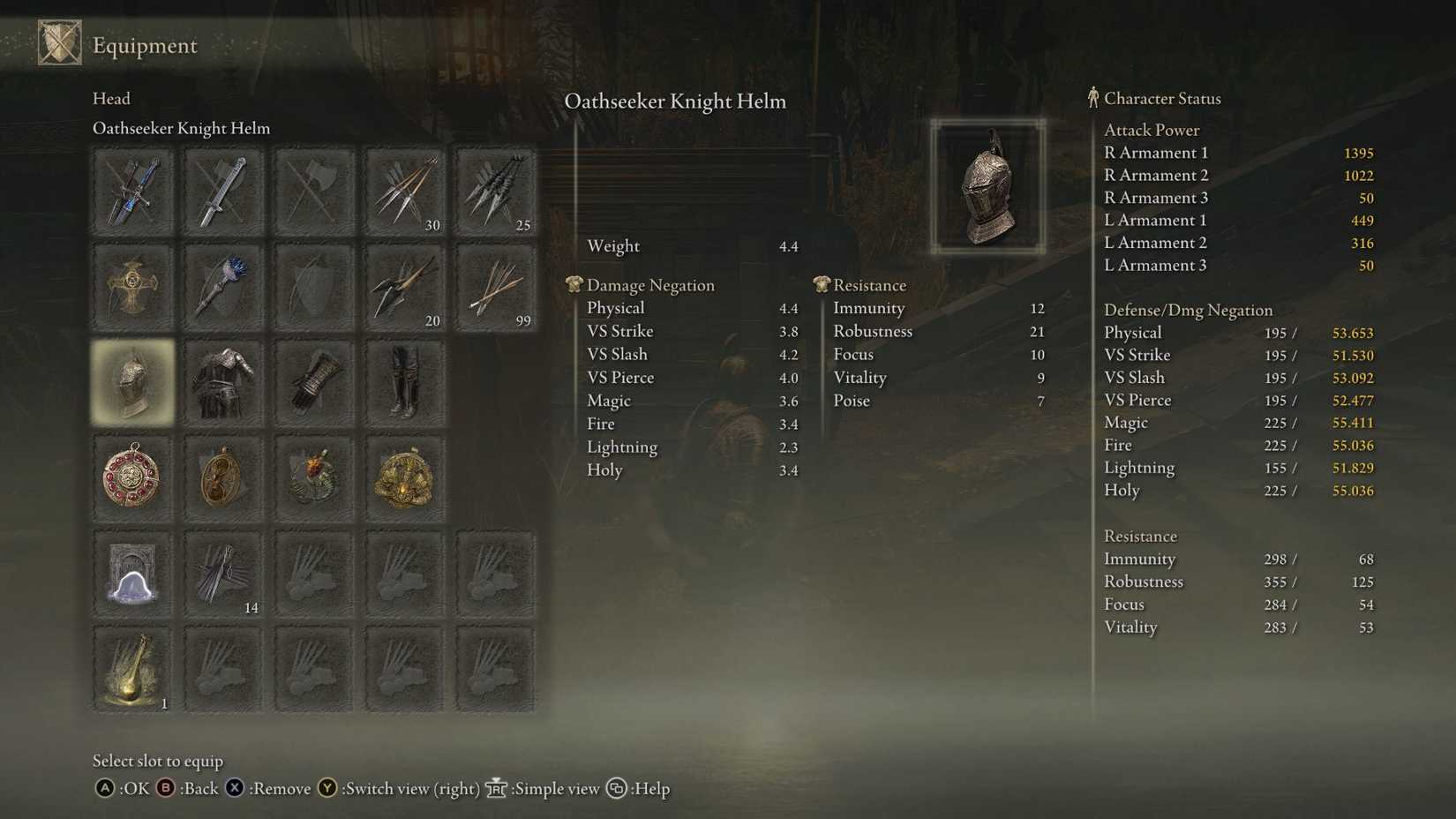This screenshot has height=819, width=1456.
Task: Select the greaves leg armor slot
Action: click(403, 382)
